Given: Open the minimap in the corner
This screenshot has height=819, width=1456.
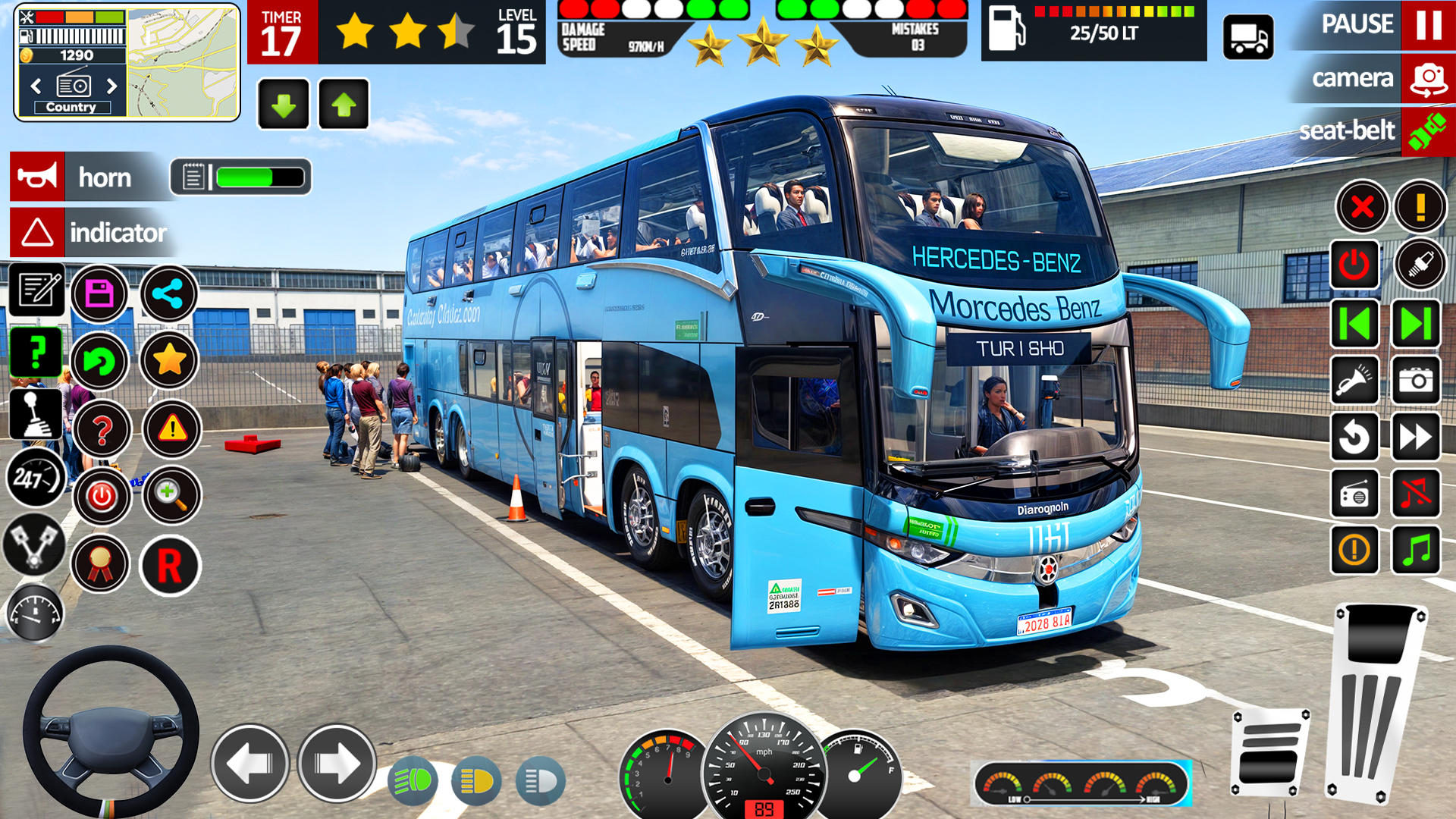Looking at the screenshot, I should pyautogui.click(x=182, y=62).
